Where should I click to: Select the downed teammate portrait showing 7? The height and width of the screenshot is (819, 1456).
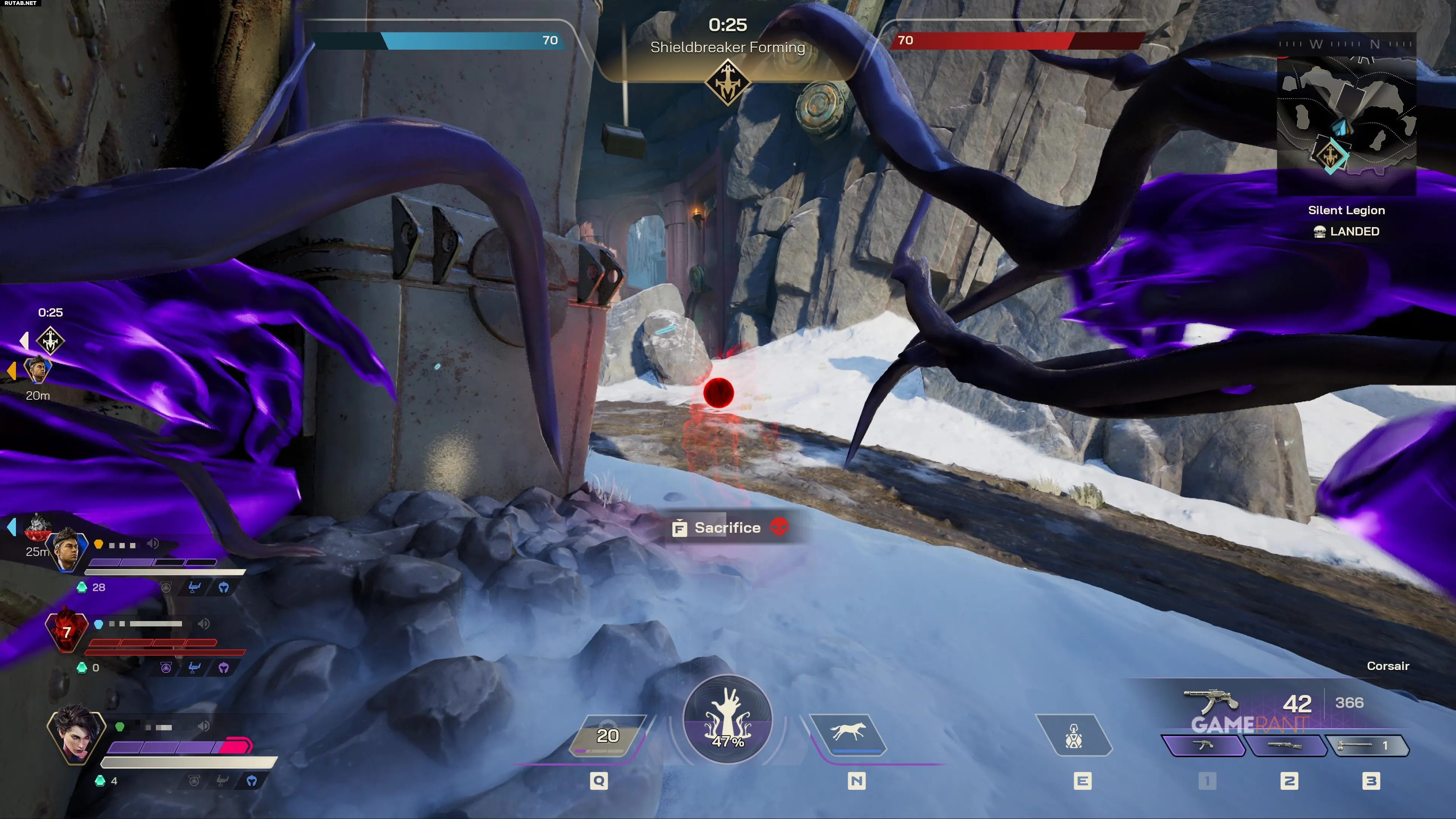coord(67,631)
